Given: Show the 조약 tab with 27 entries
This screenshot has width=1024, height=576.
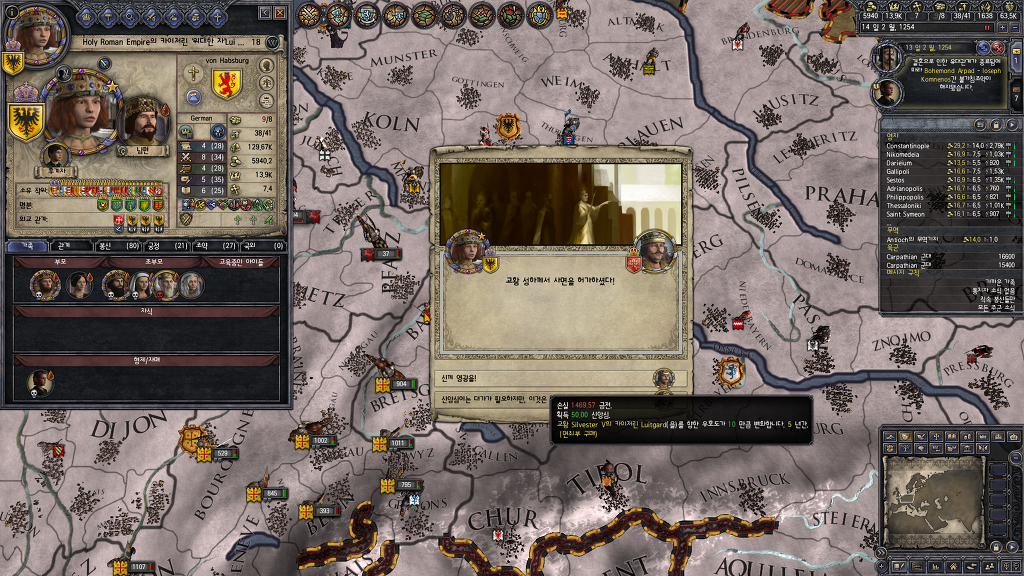Looking at the screenshot, I should (201, 245).
